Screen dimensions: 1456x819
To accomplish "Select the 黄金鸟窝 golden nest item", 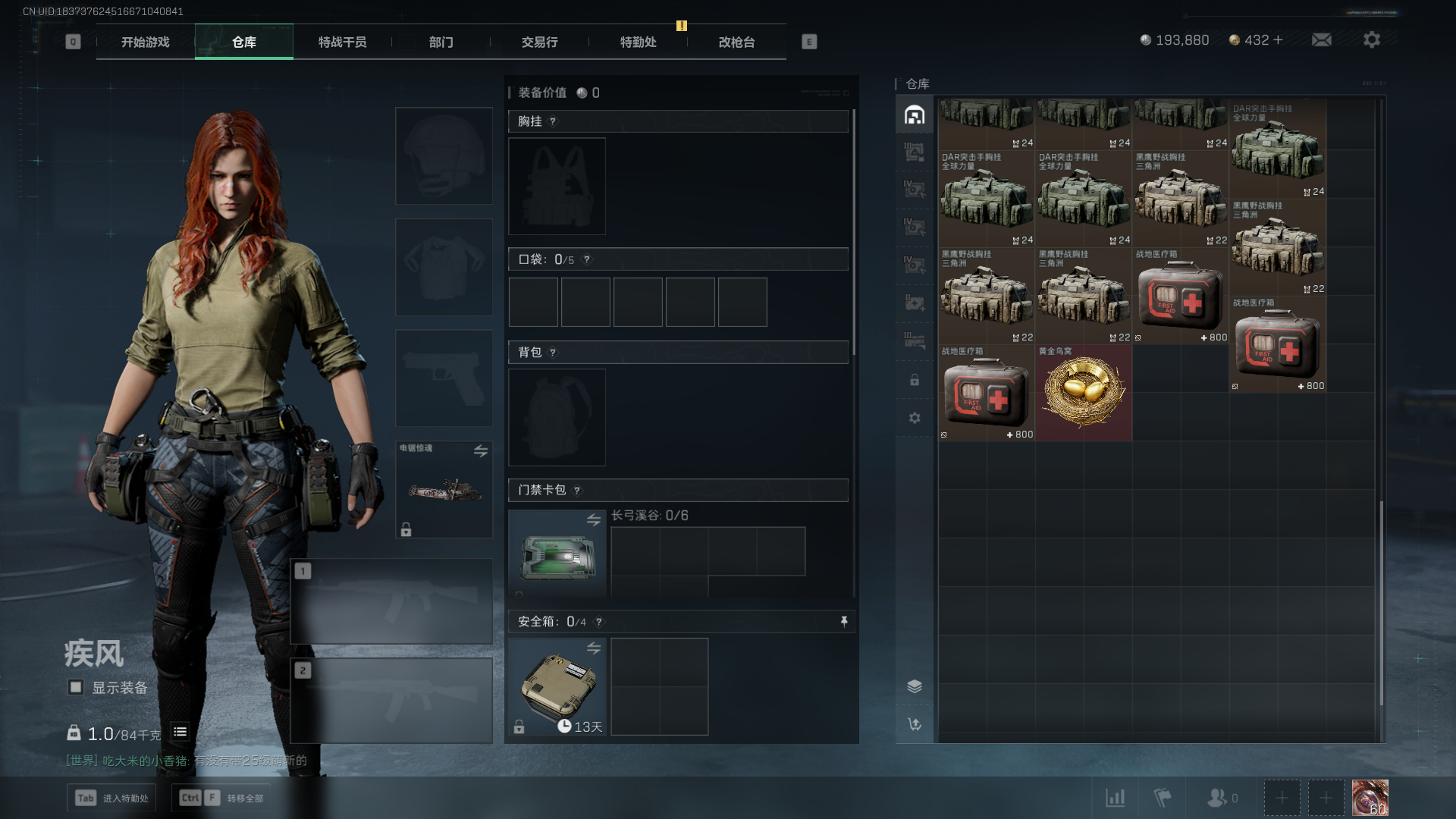I will click(x=1084, y=393).
